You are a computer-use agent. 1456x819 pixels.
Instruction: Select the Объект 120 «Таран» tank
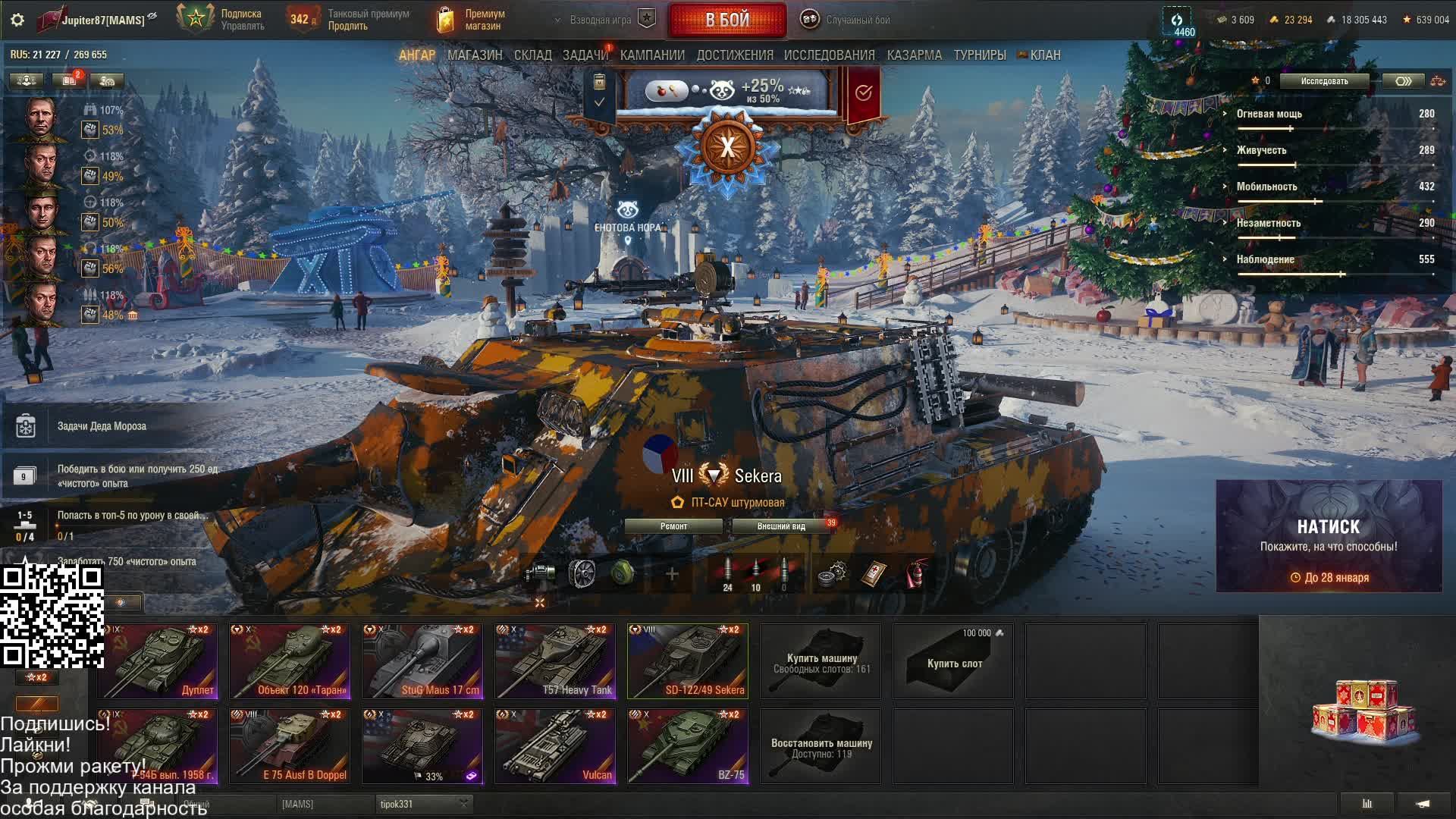(x=290, y=661)
